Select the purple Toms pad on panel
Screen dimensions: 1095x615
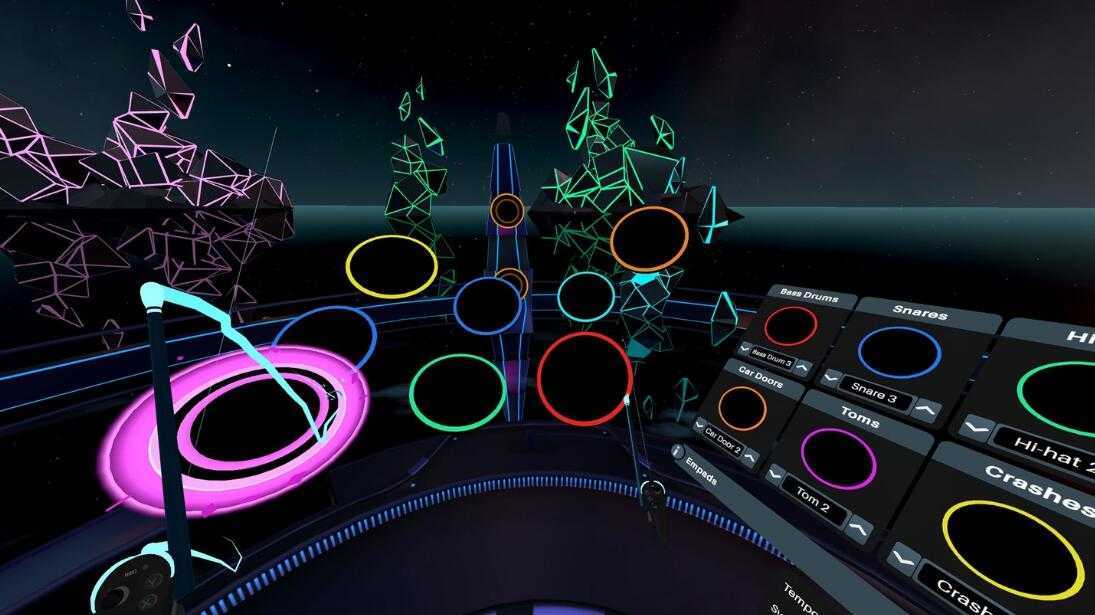(838, 459)
